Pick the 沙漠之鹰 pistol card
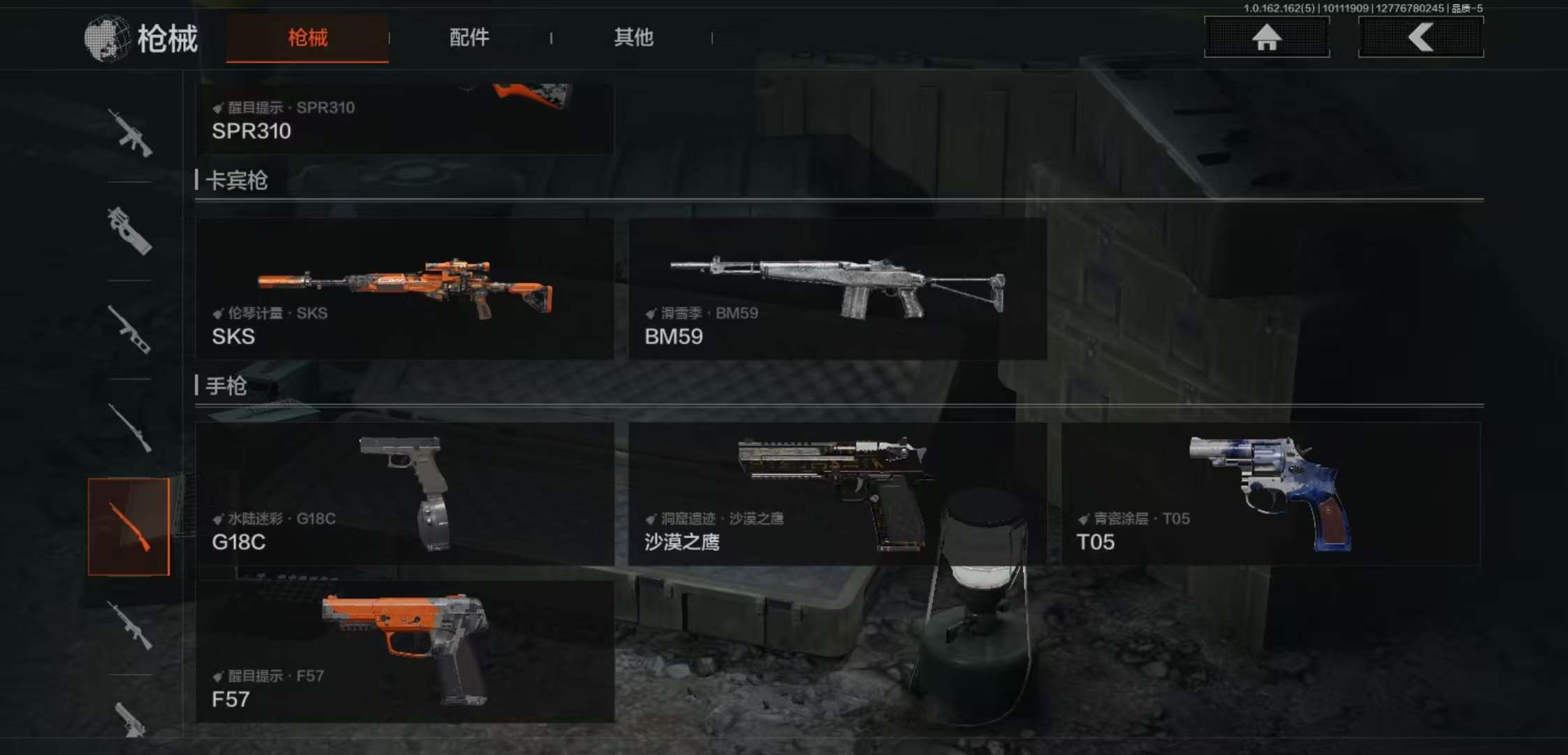Viewport: 1568px width, 755px height. (x=837, y=494)
